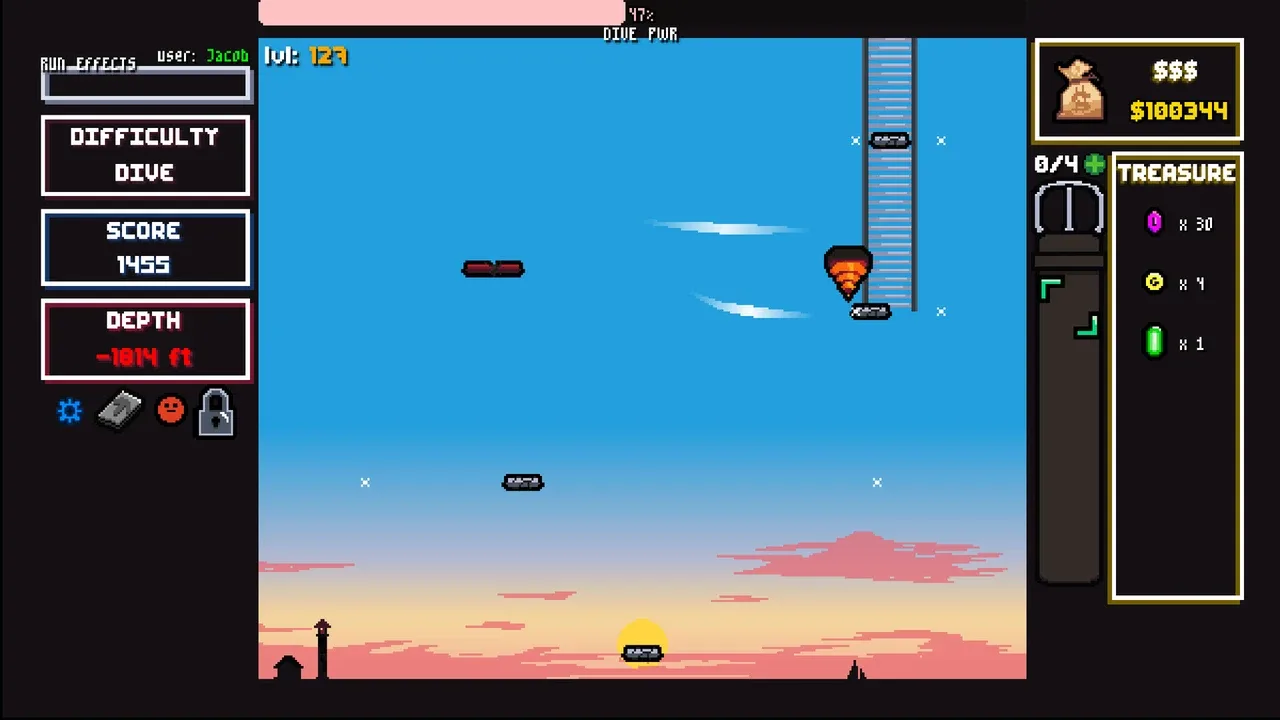This screenshot has width=1280, height=720.
Task: Click the empty Run Effects bar
Action: tap(145, 87)
